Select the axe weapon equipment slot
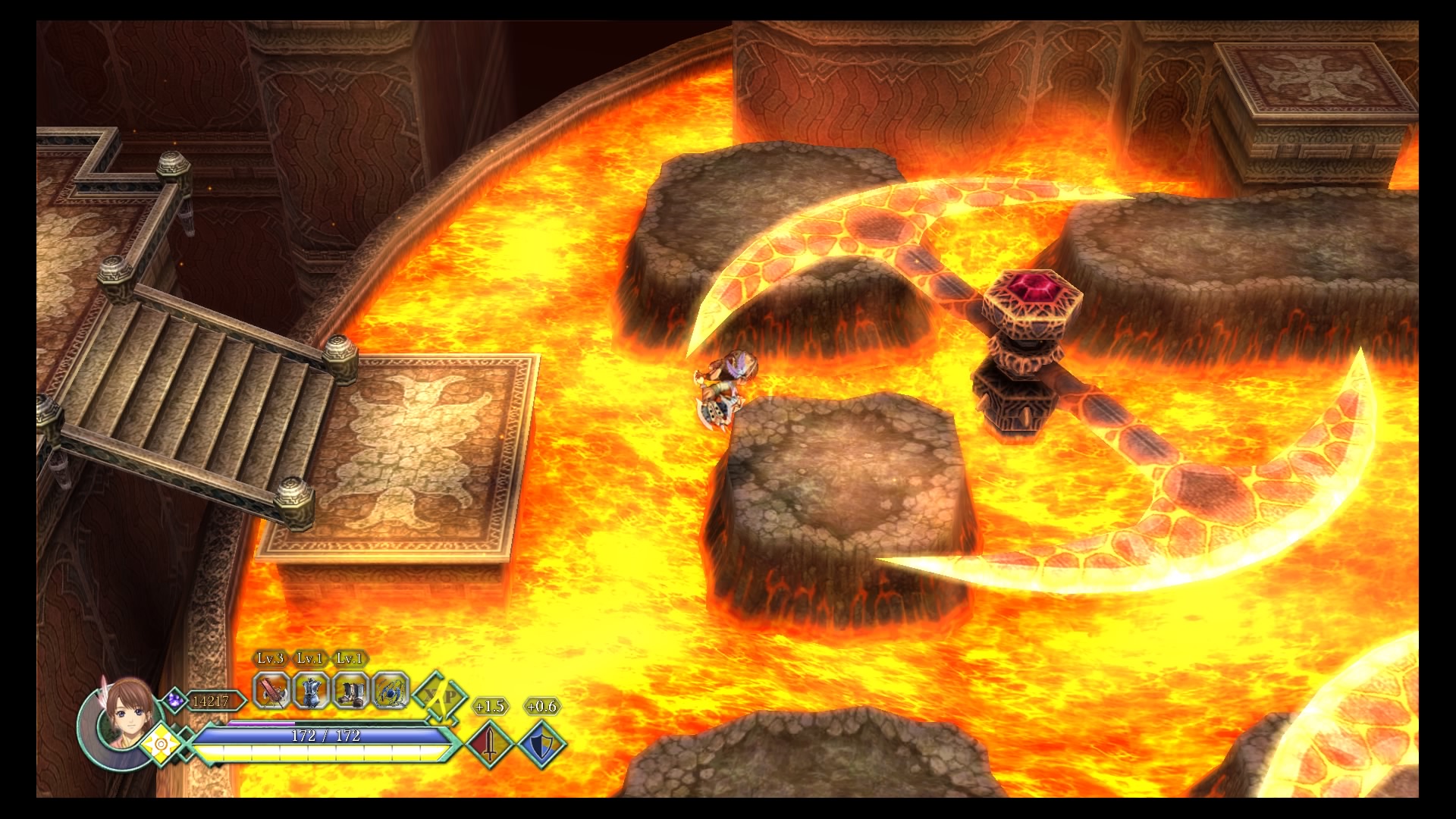This screenshot has height=819, width=1456. point(271,690)
